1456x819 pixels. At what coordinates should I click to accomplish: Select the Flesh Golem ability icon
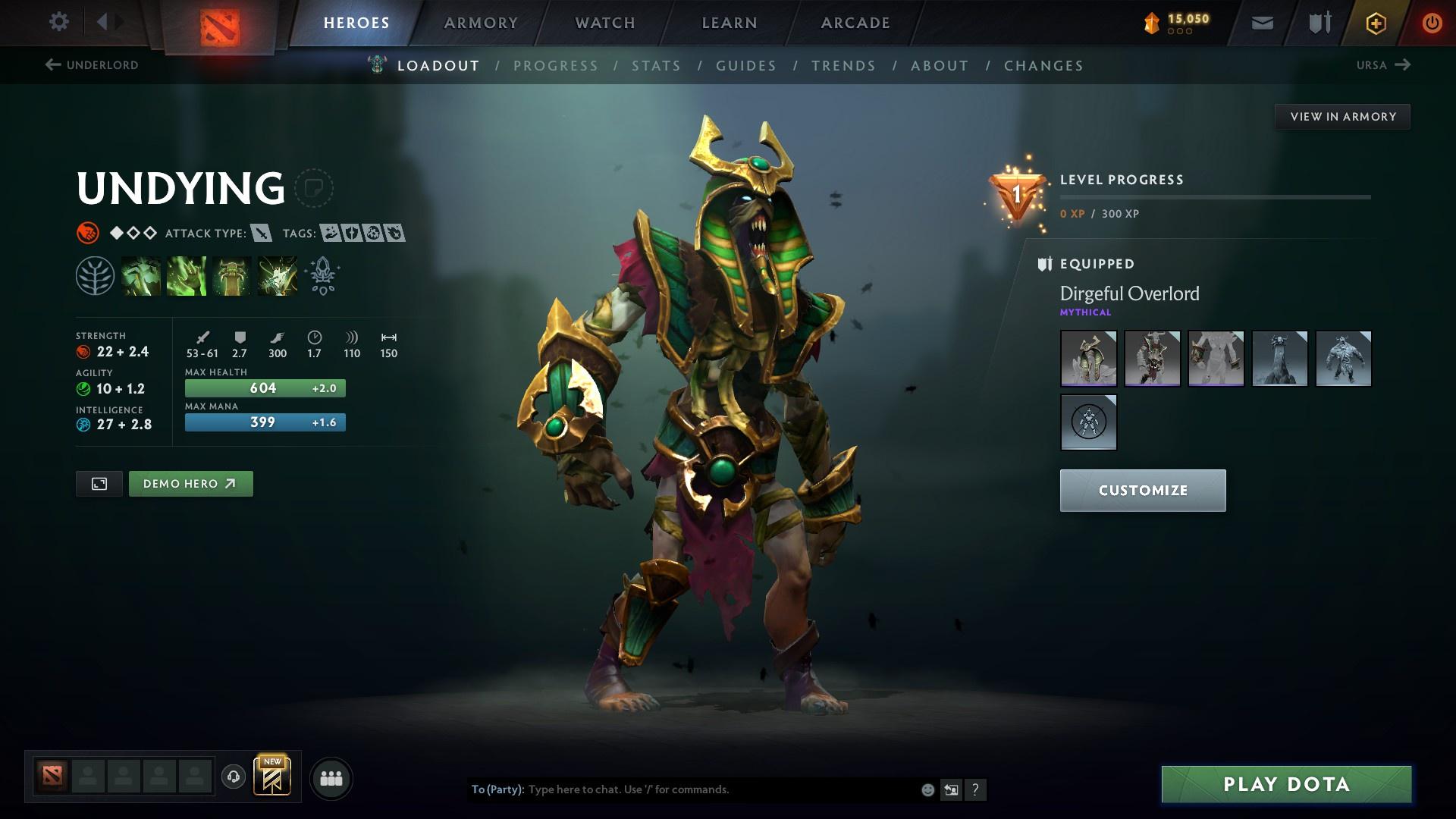point(278,275)
